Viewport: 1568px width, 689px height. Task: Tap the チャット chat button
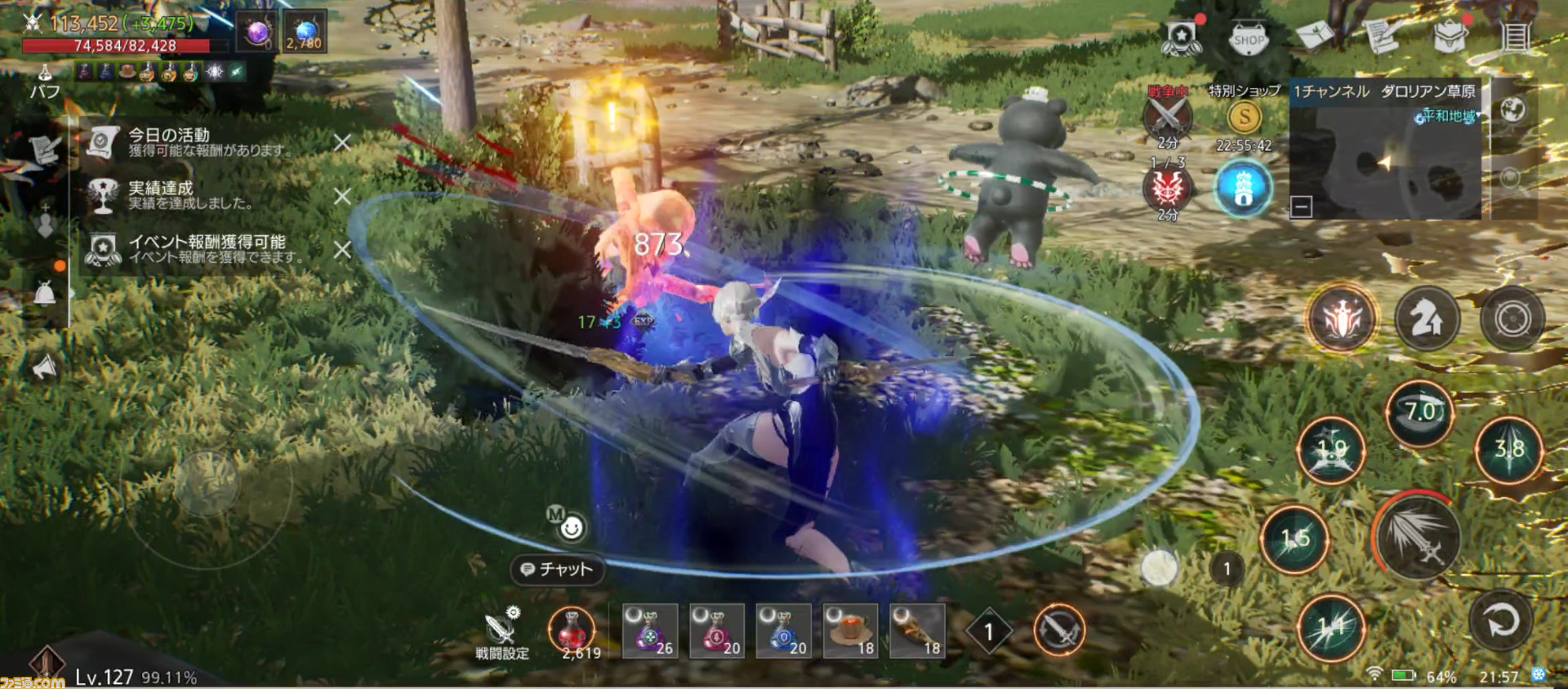558,571
